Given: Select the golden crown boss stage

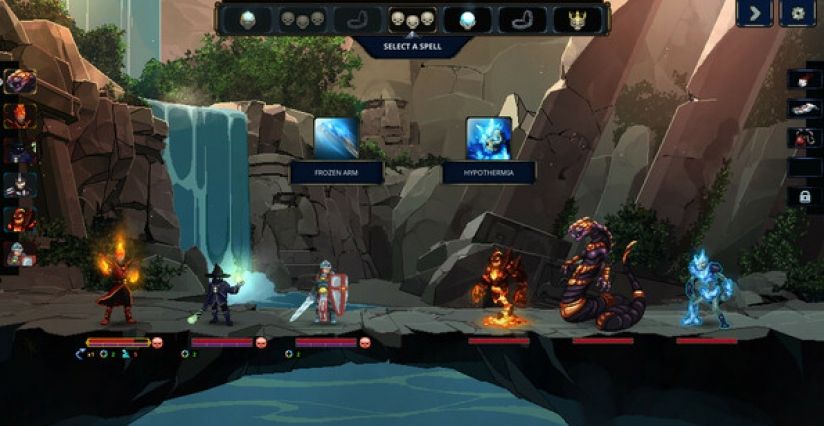Looking at the screenshot, I should click(579, 19).
